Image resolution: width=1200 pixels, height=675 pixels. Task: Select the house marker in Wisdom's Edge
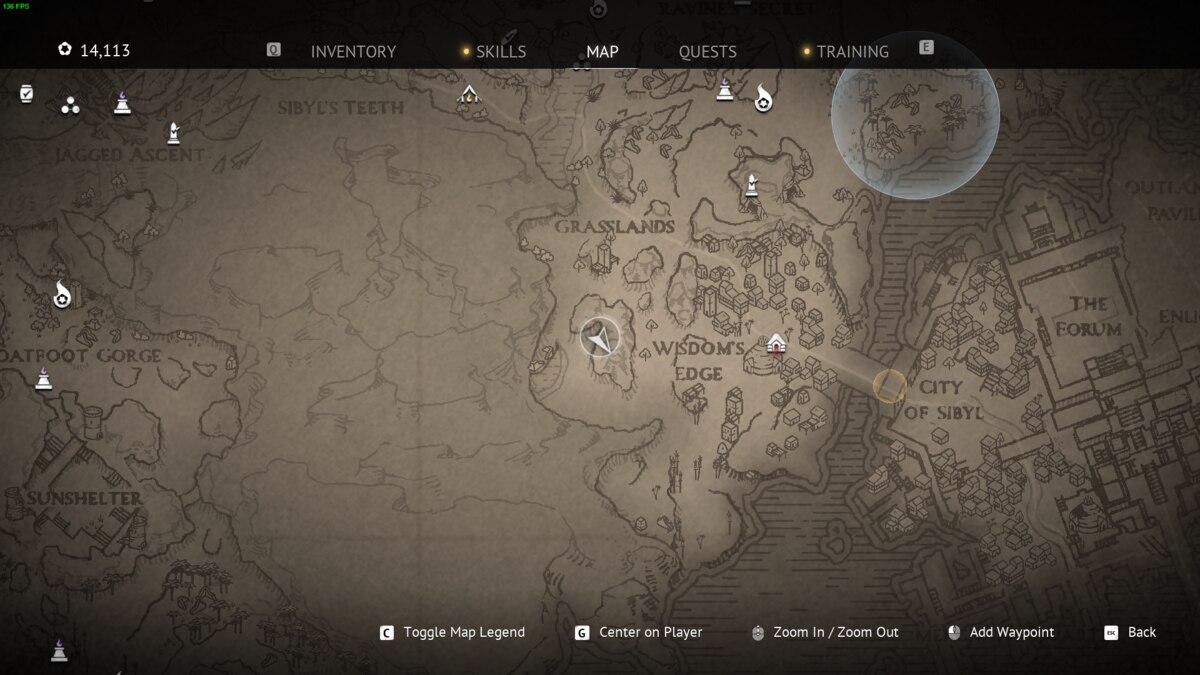click(776, 344)
